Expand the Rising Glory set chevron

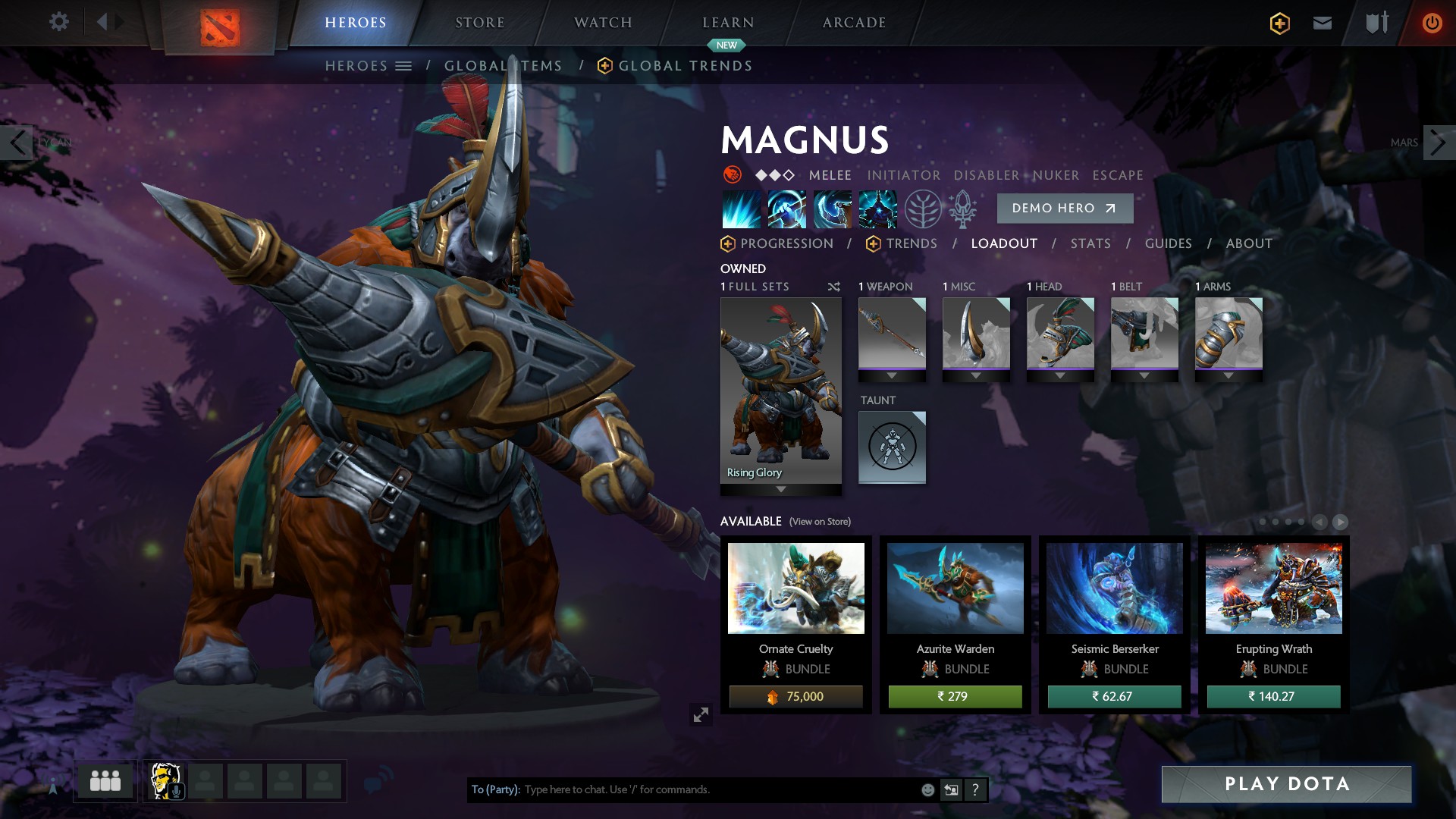coord(780,489)
